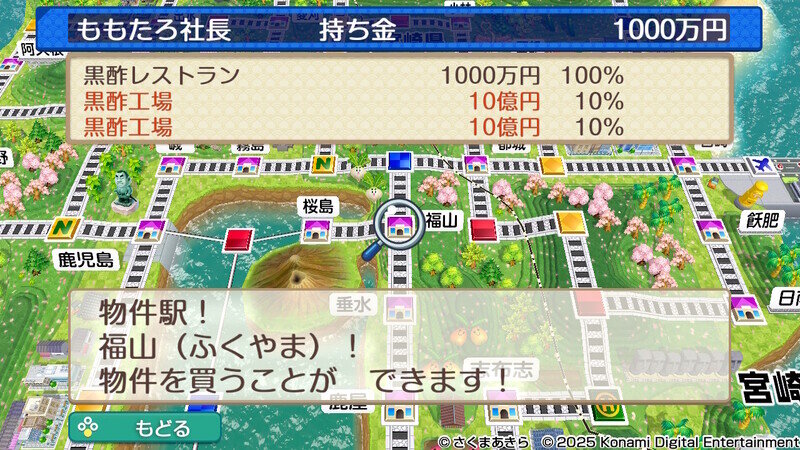Select the 黒酢レストラン property row
This screenshot has height=450, width=800.
[352, 76]
